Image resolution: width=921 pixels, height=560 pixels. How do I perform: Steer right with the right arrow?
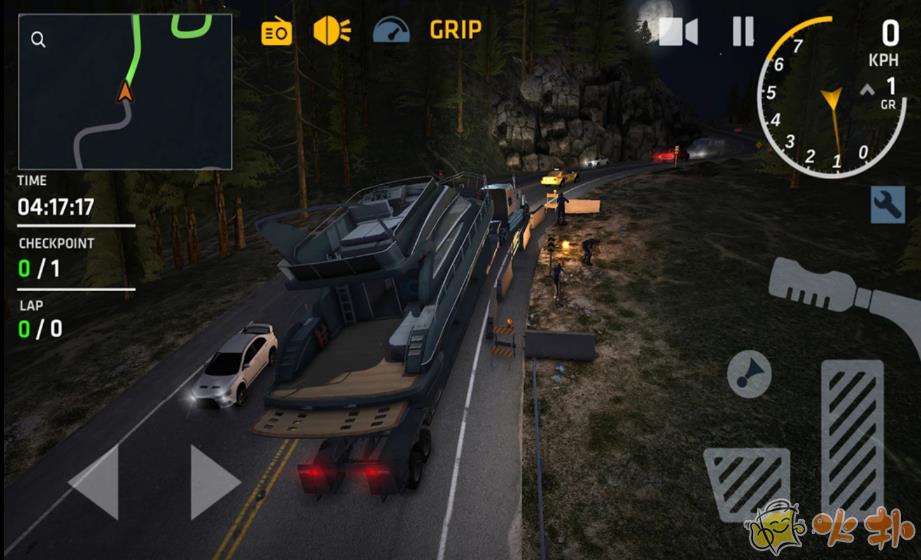click(x=214, y=482)
